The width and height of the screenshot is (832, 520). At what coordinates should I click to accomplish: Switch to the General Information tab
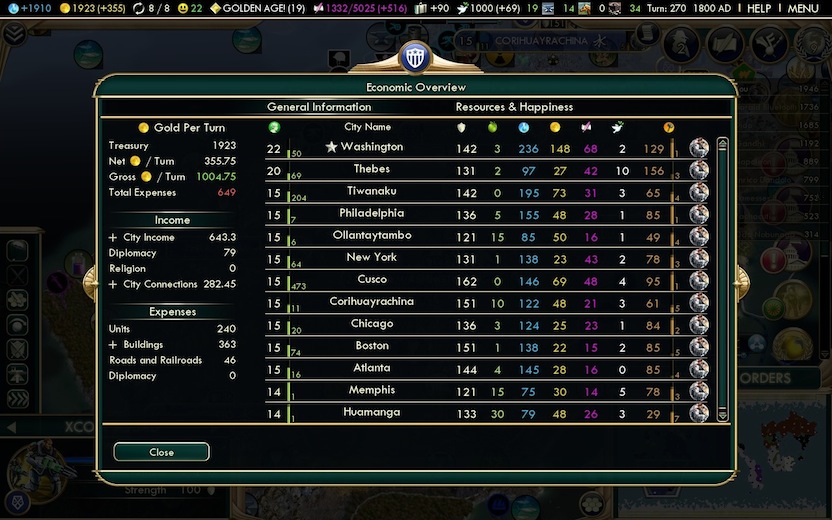318,107
